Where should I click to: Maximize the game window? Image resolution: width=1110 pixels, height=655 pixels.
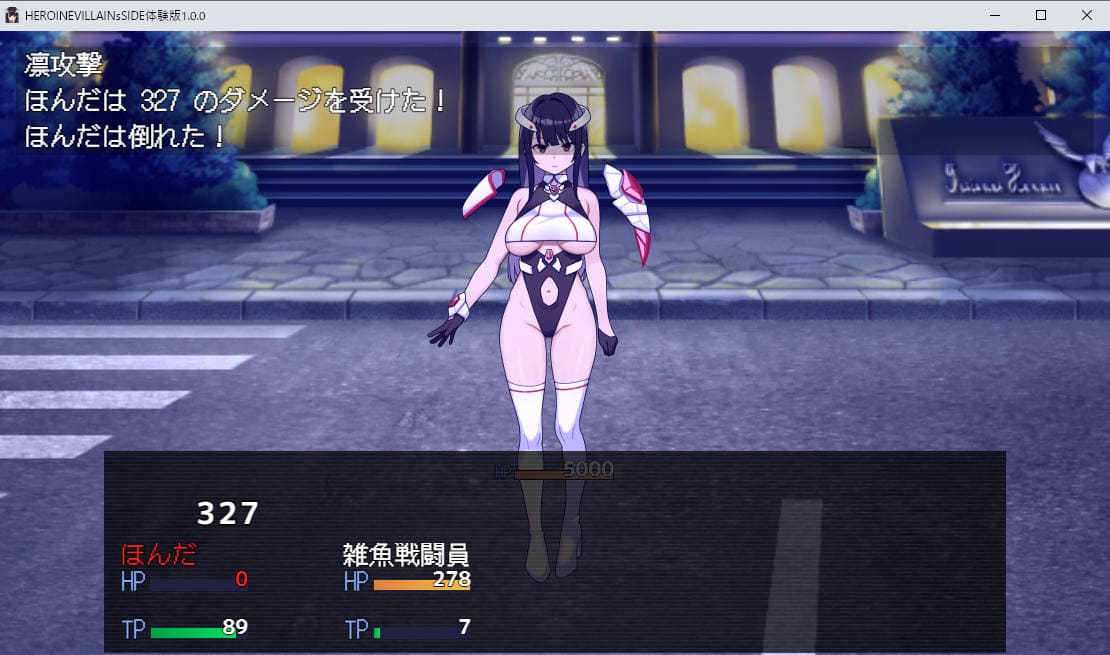(1041, 15)
